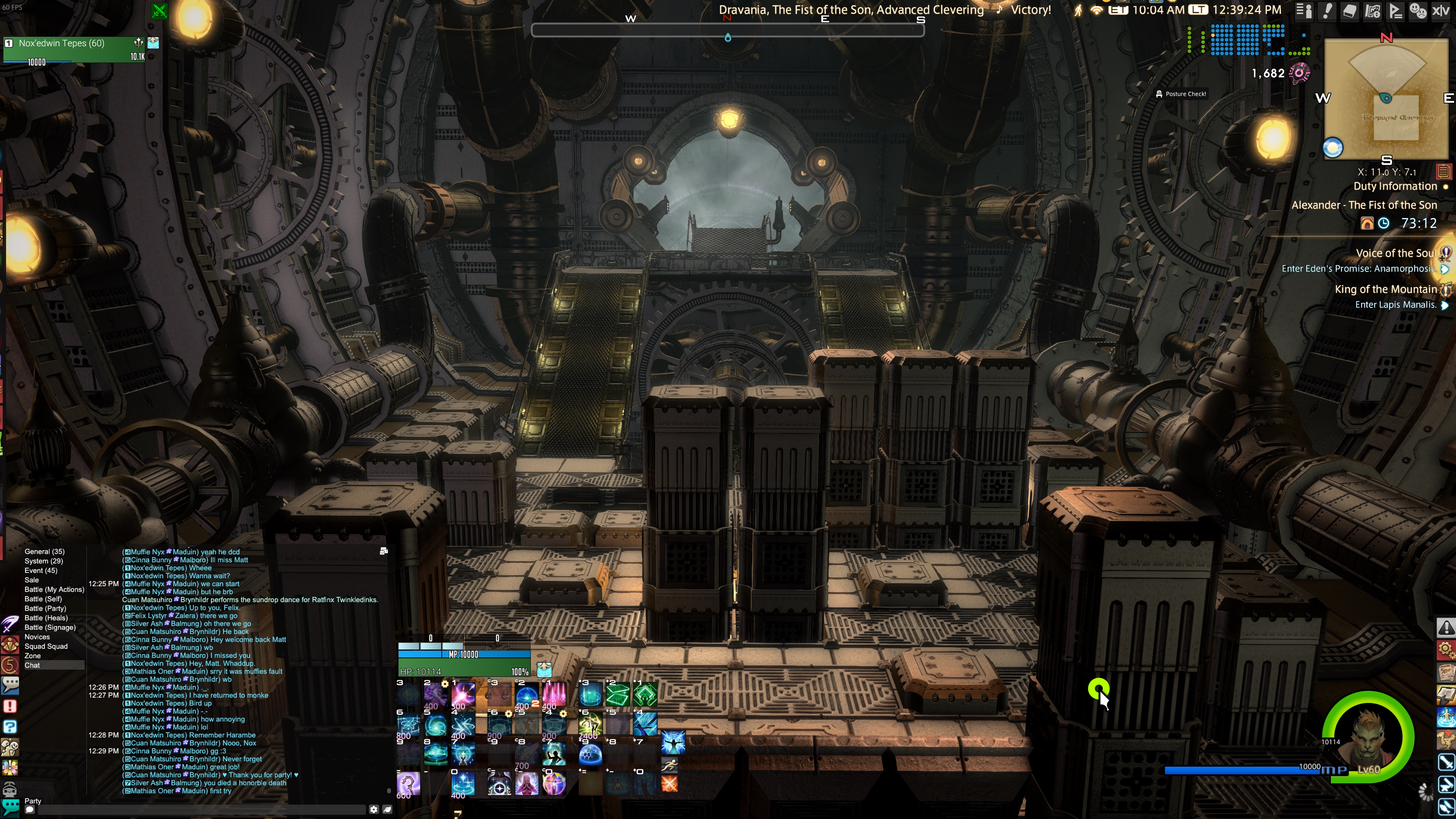Screen dimensions: 1456x819
Task: Switch to the General chat tab
Action: 44,551
